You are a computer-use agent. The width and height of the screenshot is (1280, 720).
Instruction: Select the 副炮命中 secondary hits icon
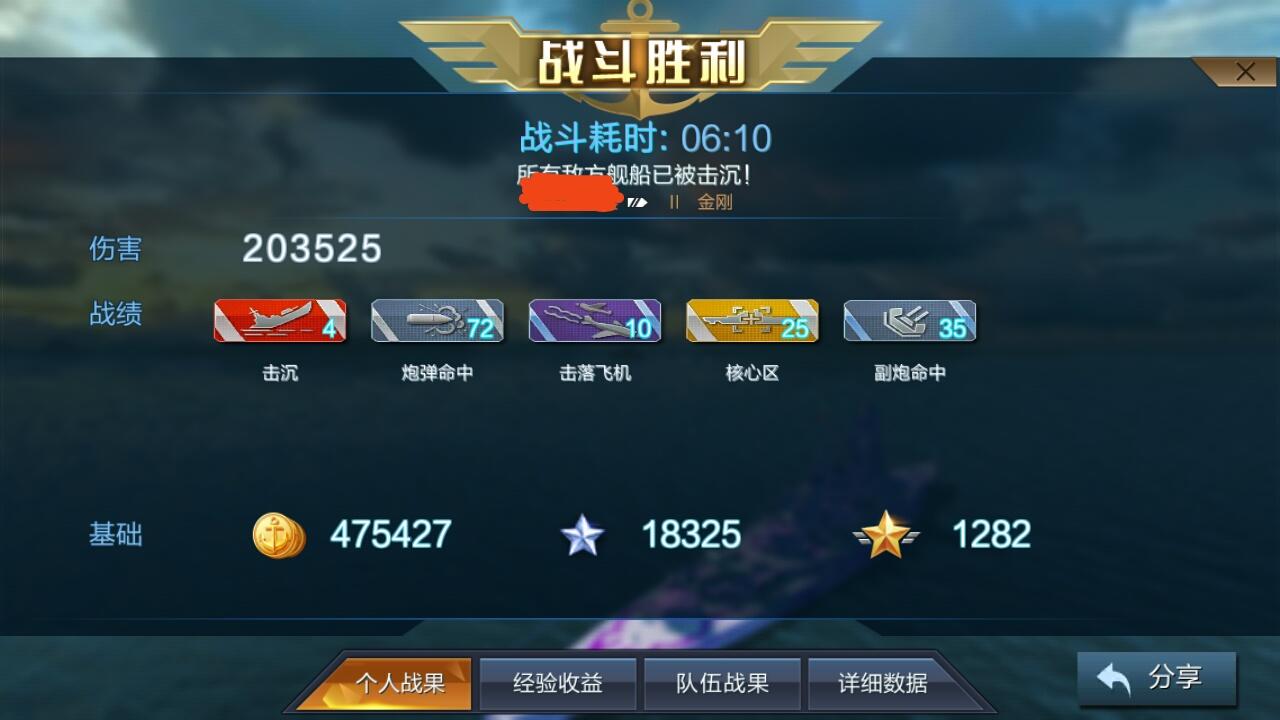pos(908,320)
